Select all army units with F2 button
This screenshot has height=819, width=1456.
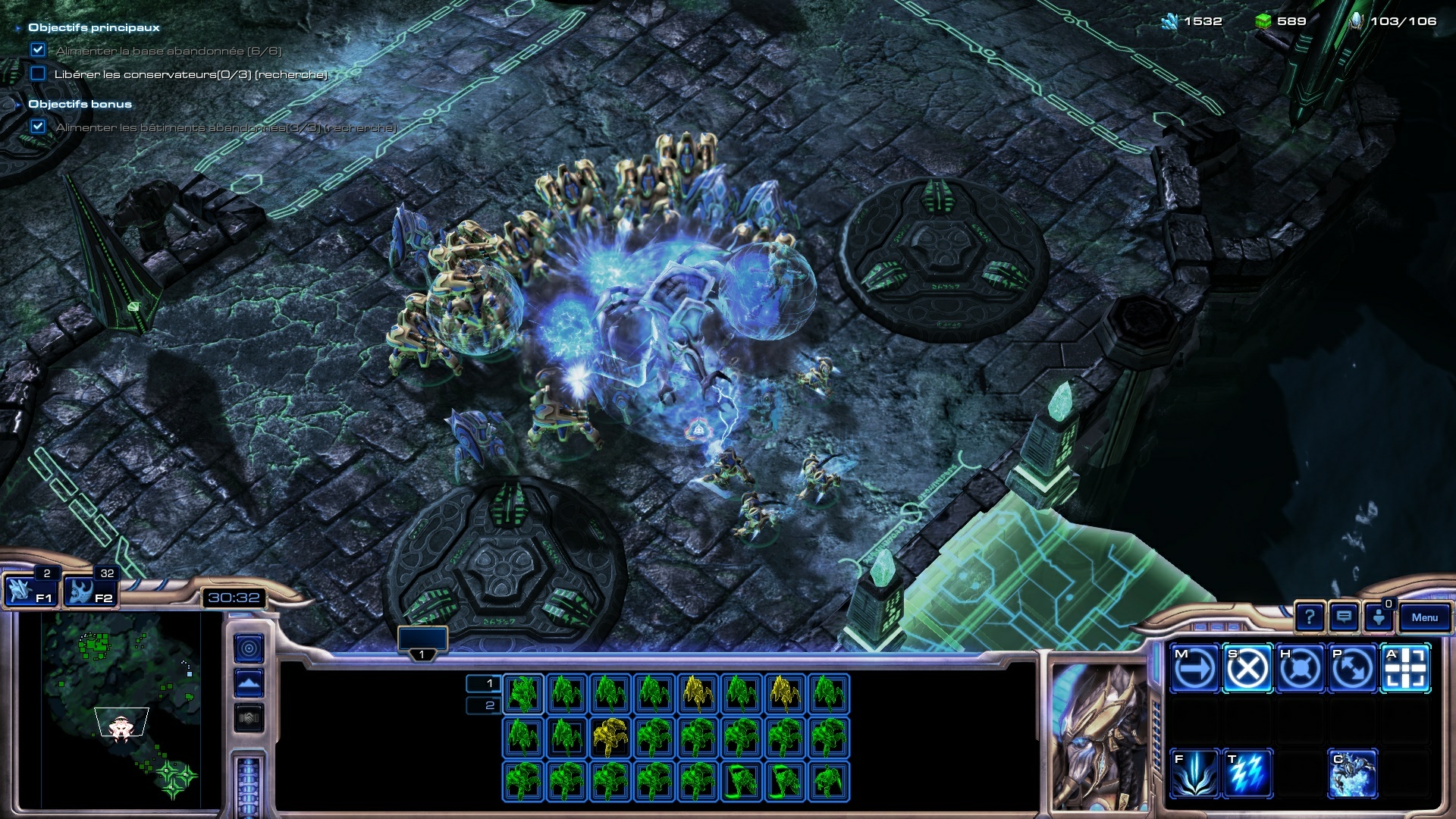tap(89, 591)
